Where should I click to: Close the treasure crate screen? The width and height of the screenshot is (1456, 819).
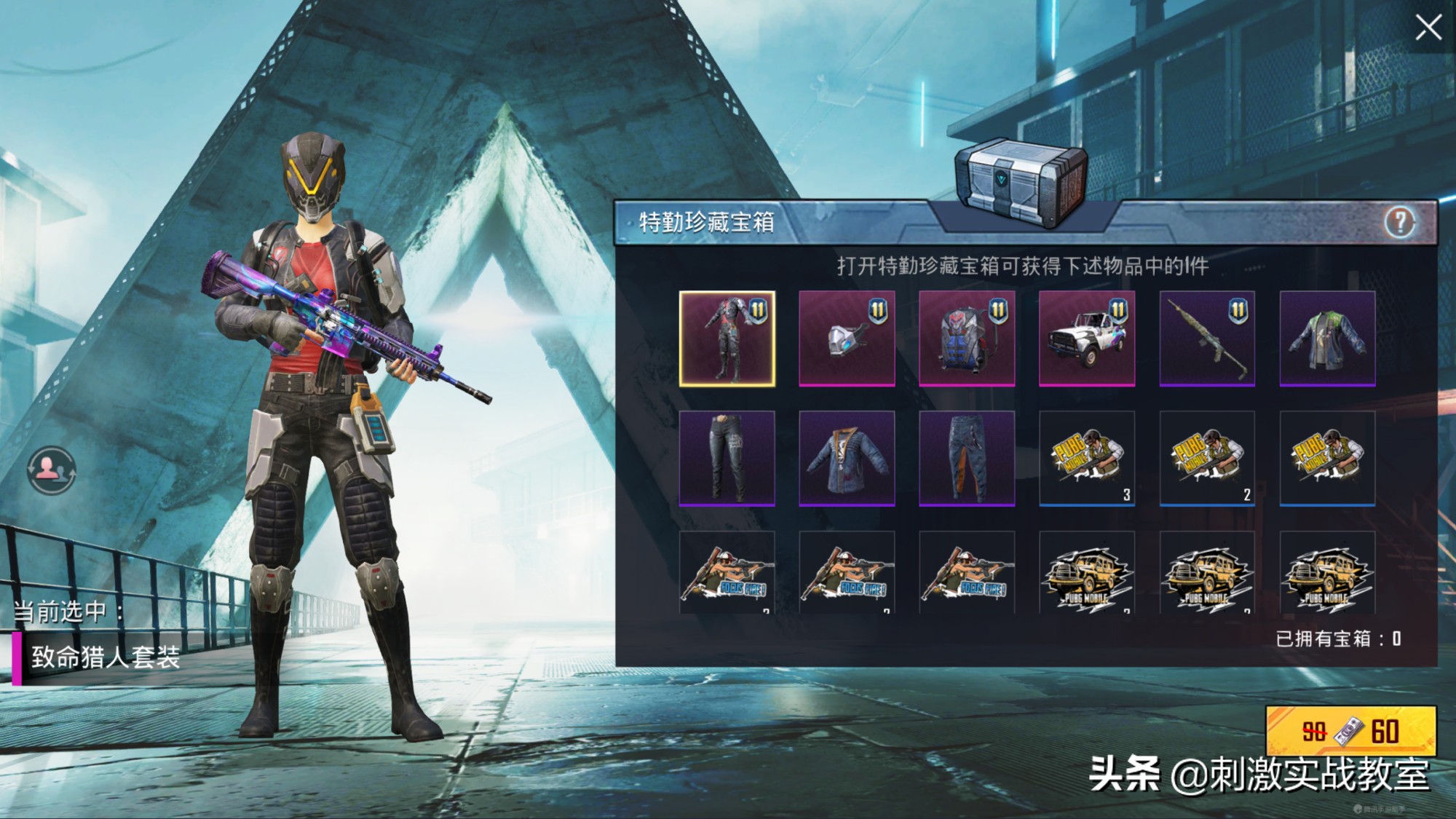click(x=1428, y=28)
